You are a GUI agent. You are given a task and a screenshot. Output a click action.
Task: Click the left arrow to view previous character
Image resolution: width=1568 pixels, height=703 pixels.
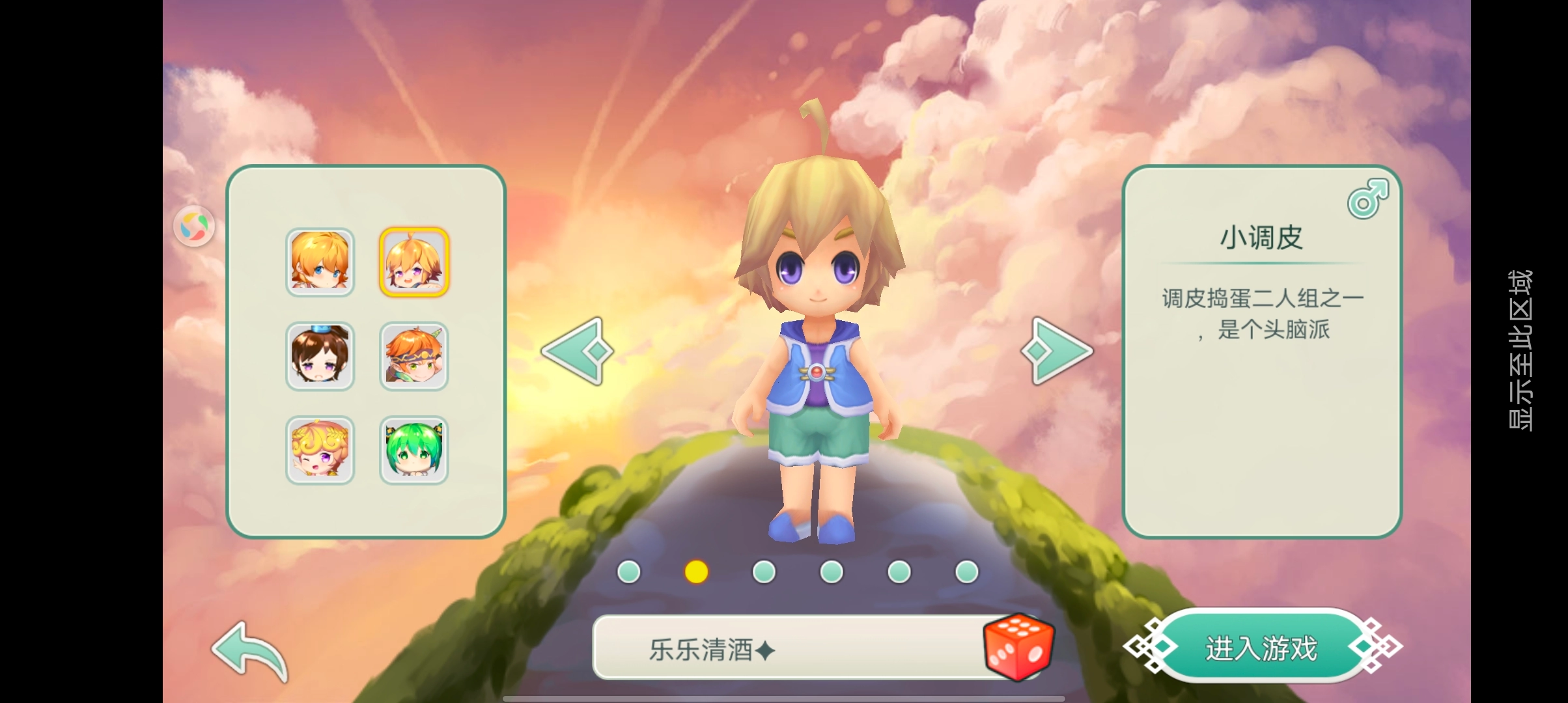coord(576,350)
